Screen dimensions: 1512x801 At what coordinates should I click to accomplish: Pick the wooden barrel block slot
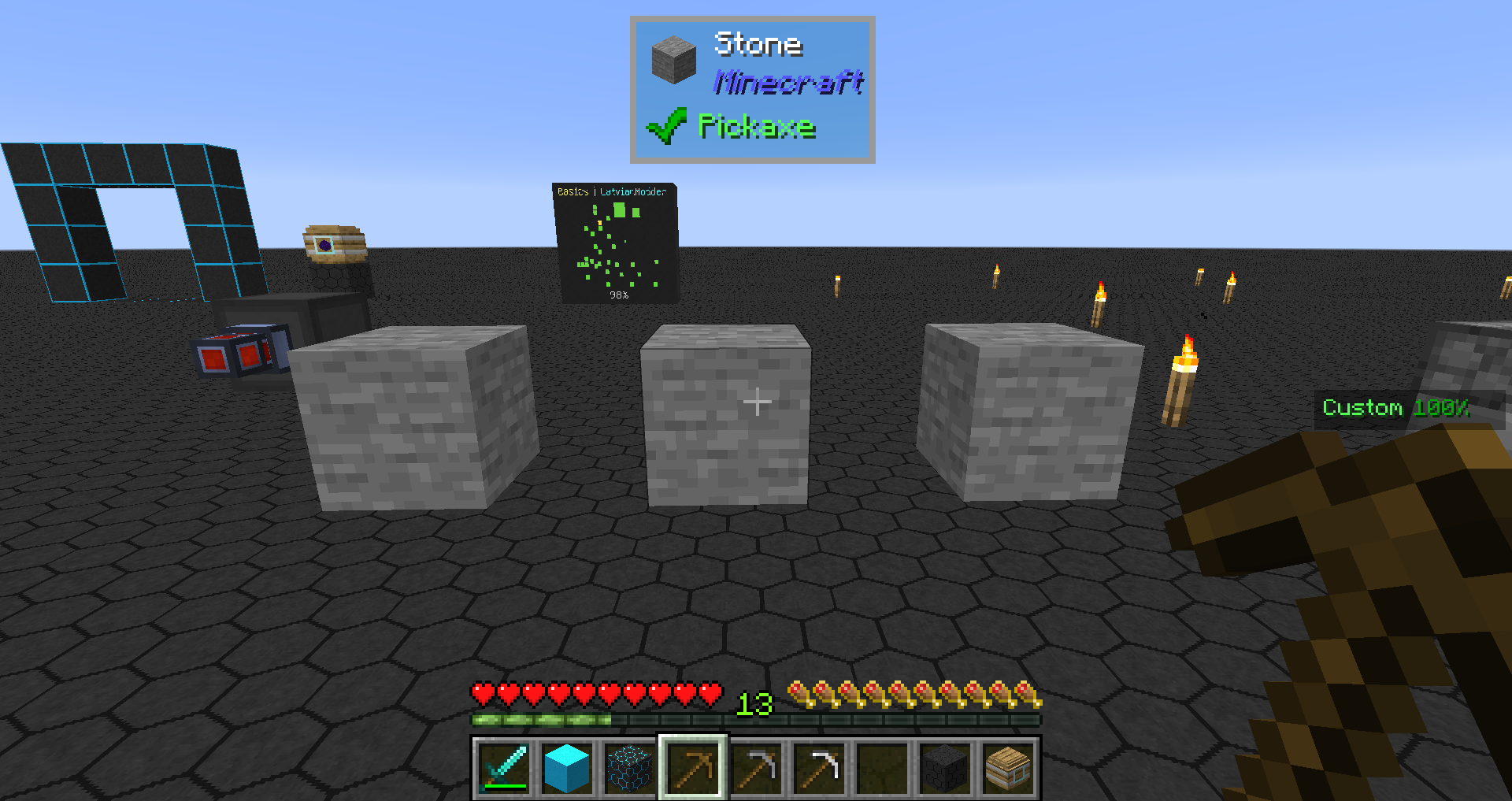[1008, 767]
